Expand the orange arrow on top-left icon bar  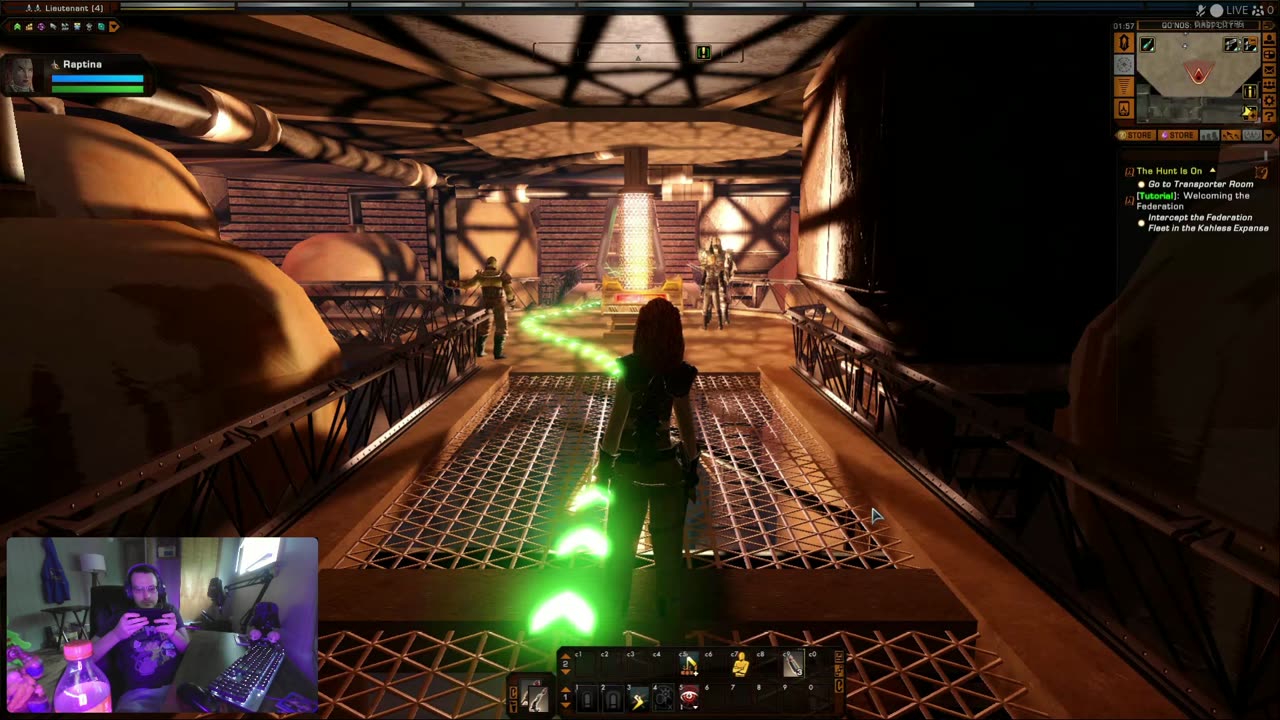113,27
